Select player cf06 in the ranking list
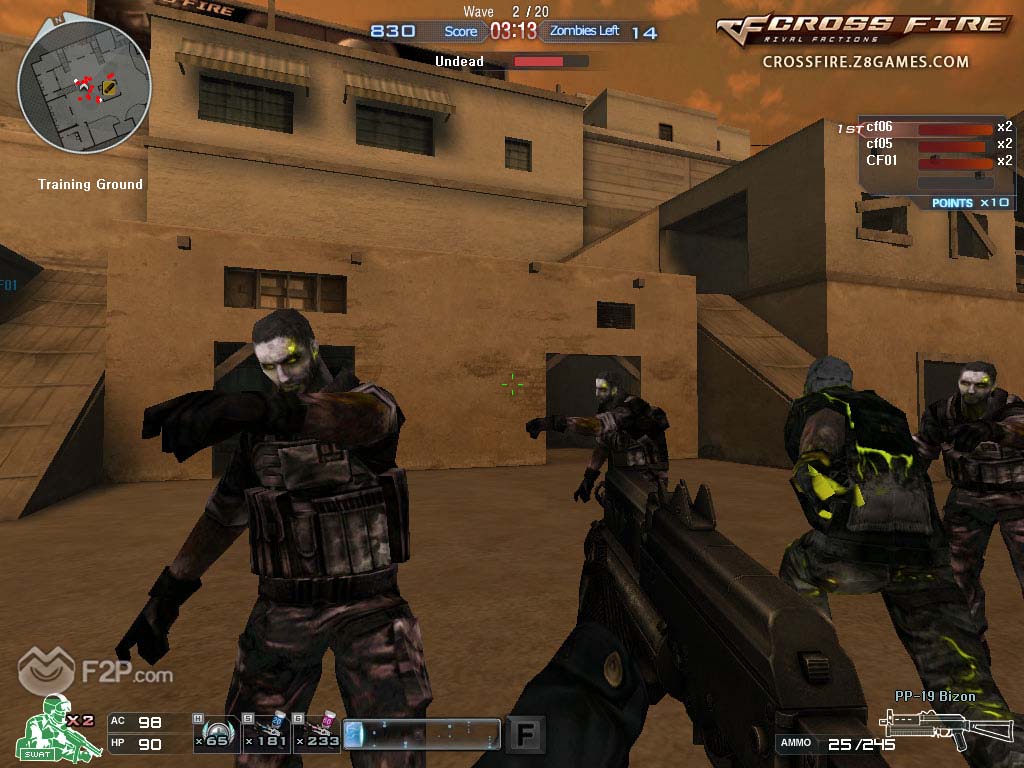The width and height of the screenshot is (1024, 768). 880,127
